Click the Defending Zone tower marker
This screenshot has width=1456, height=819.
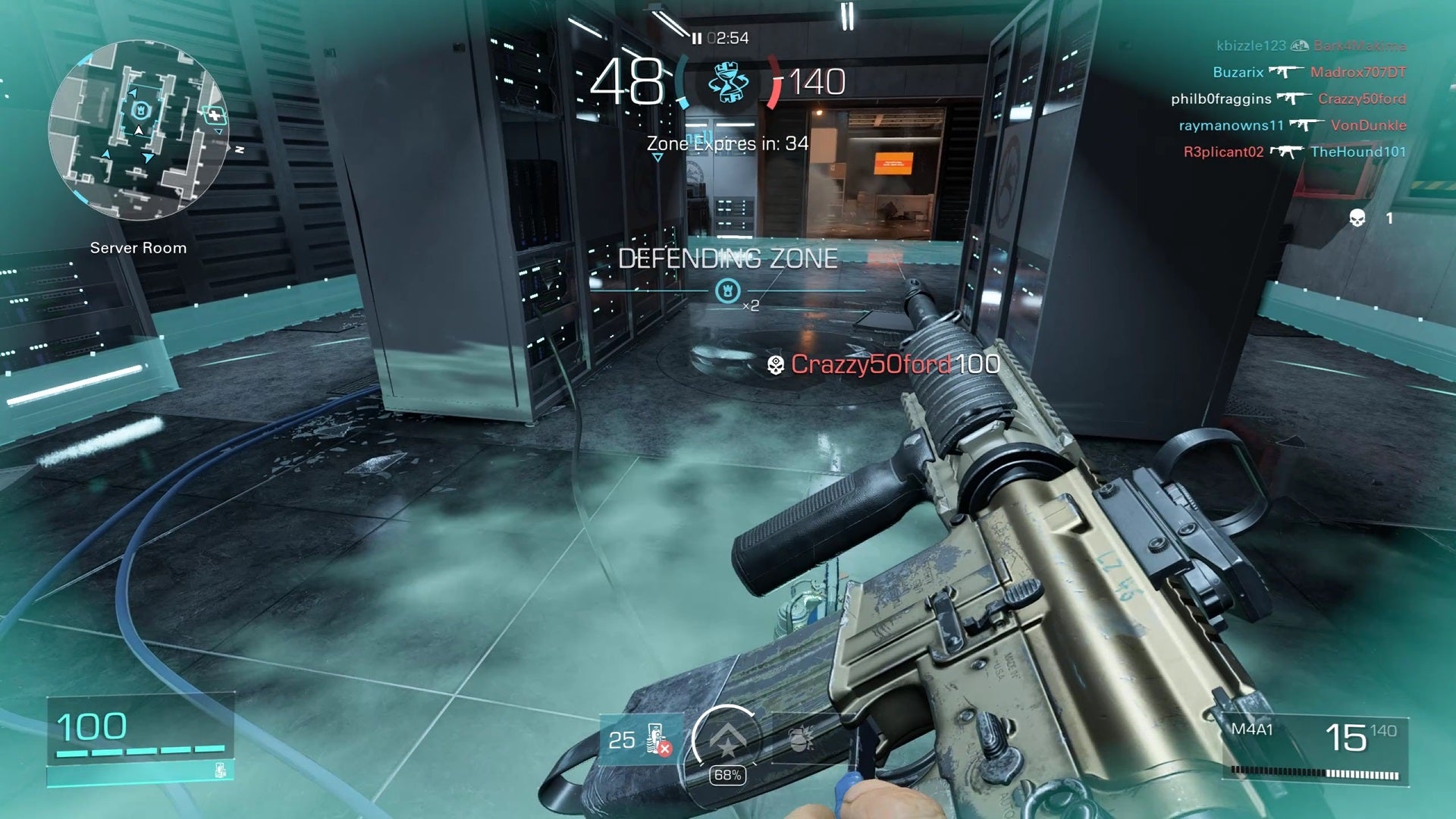728,290
